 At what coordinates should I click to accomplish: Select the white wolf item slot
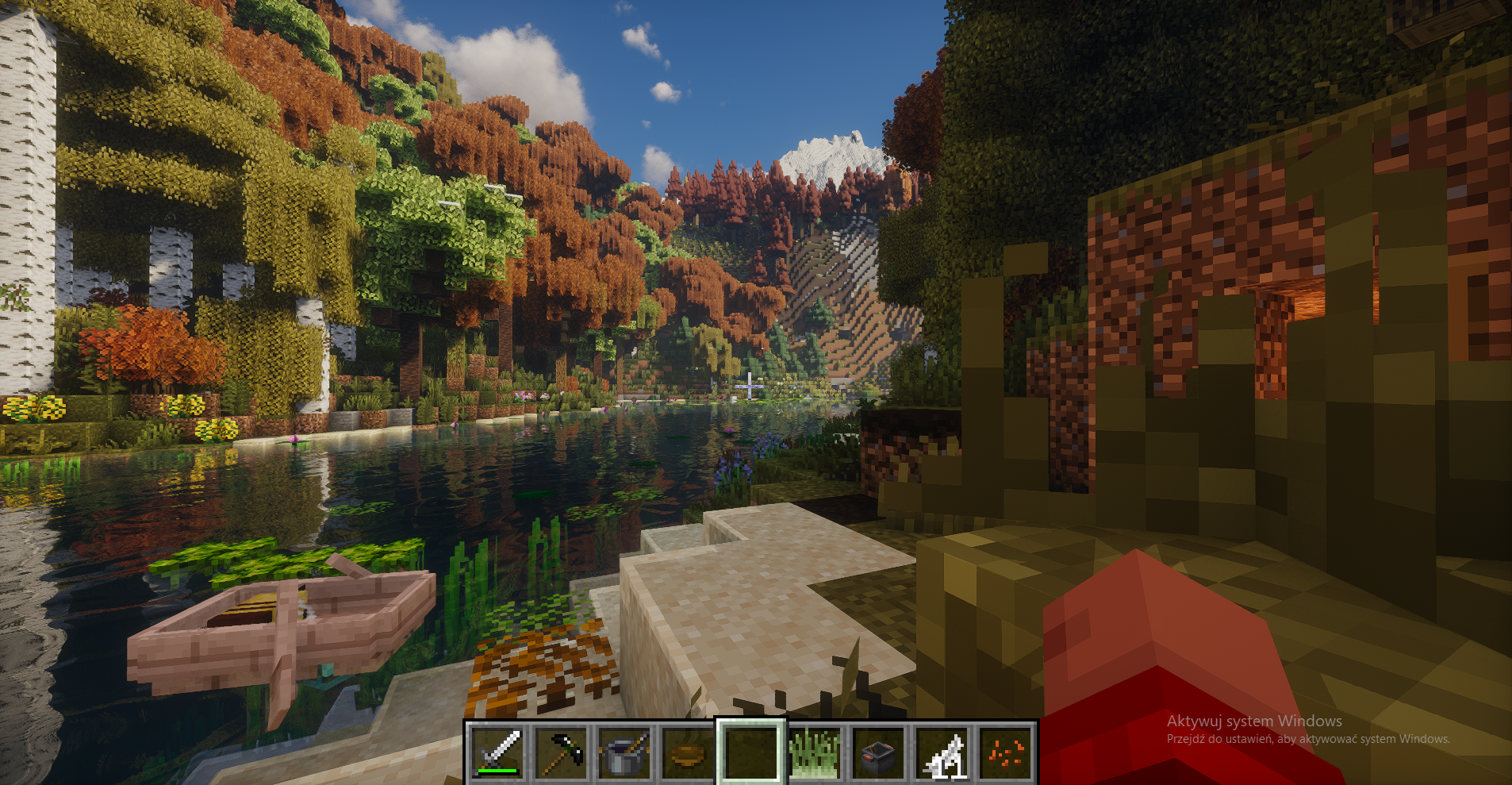942,752
